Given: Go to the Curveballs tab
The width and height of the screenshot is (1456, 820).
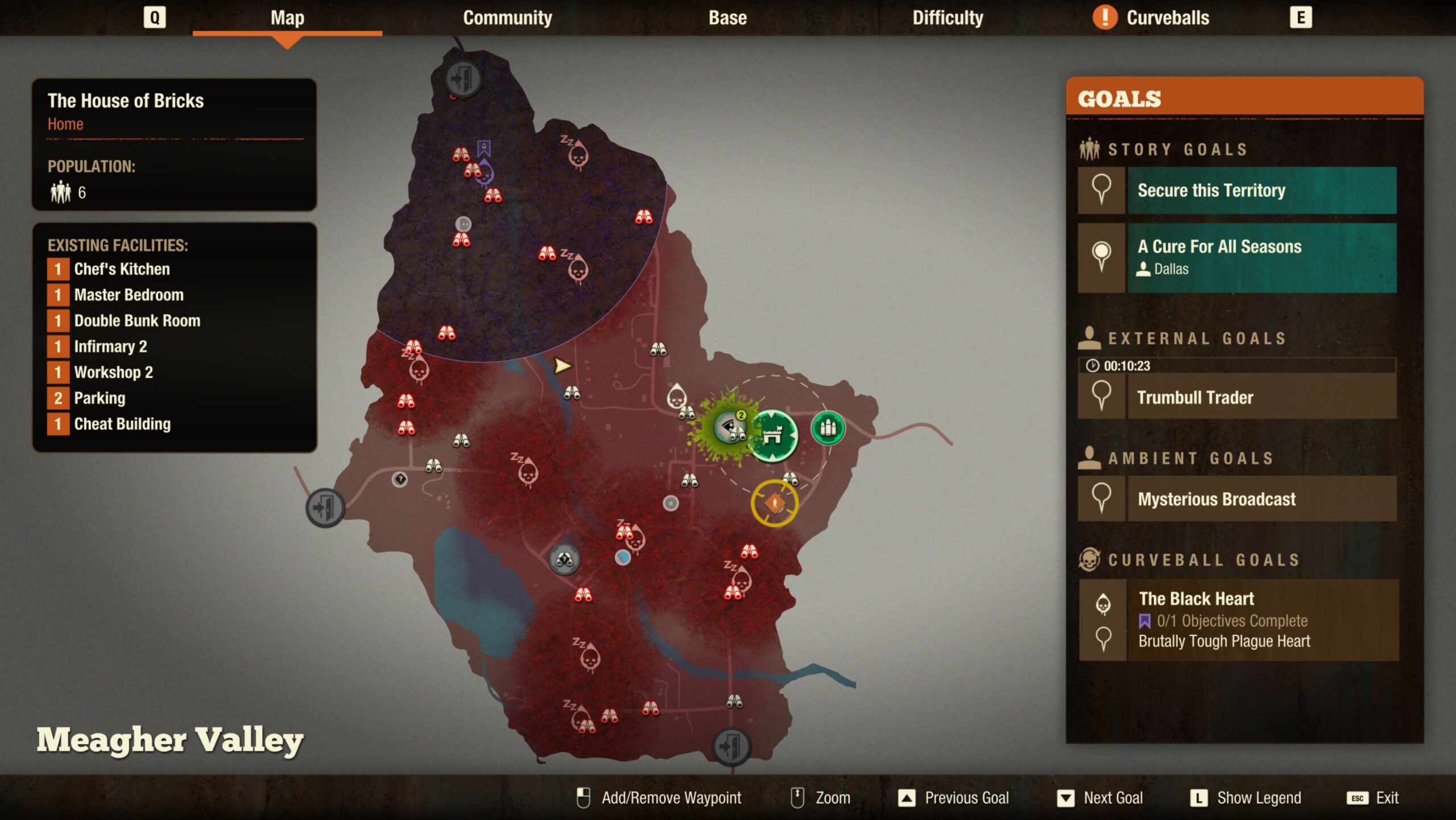Looking at the screenshot, I should [x=1167, y=18].
